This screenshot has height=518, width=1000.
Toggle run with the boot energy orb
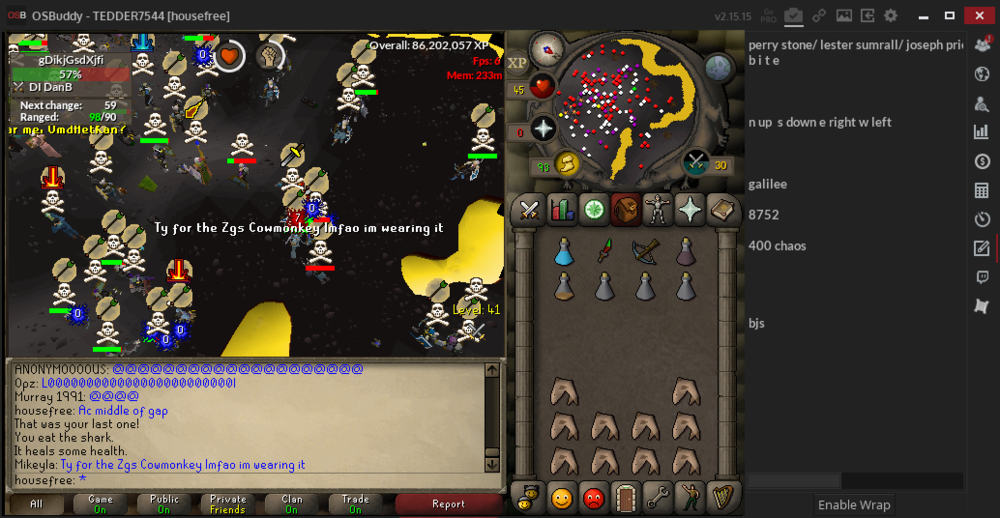566,163
